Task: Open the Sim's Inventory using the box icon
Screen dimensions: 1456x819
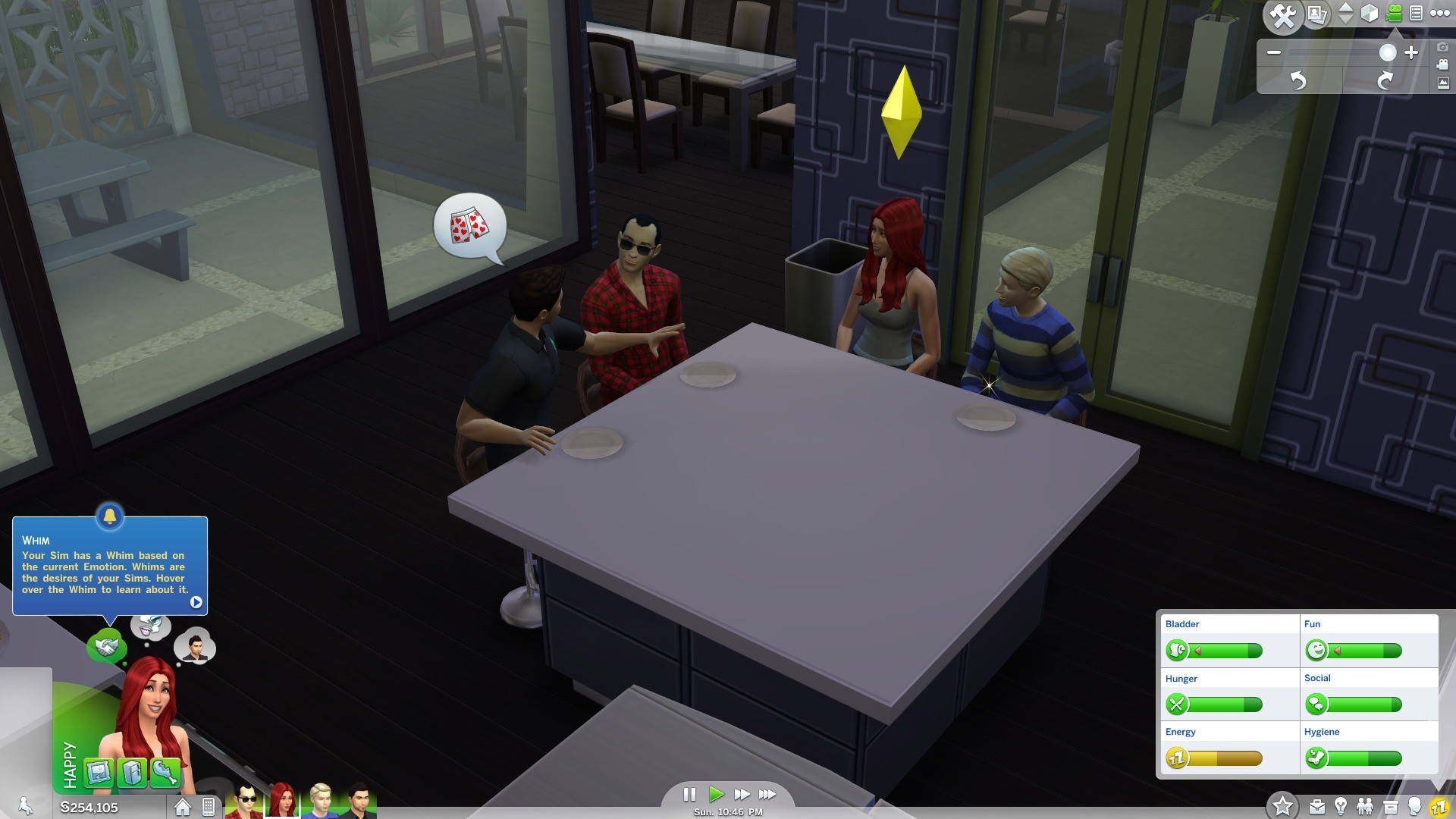Action: pos(1391,807)
